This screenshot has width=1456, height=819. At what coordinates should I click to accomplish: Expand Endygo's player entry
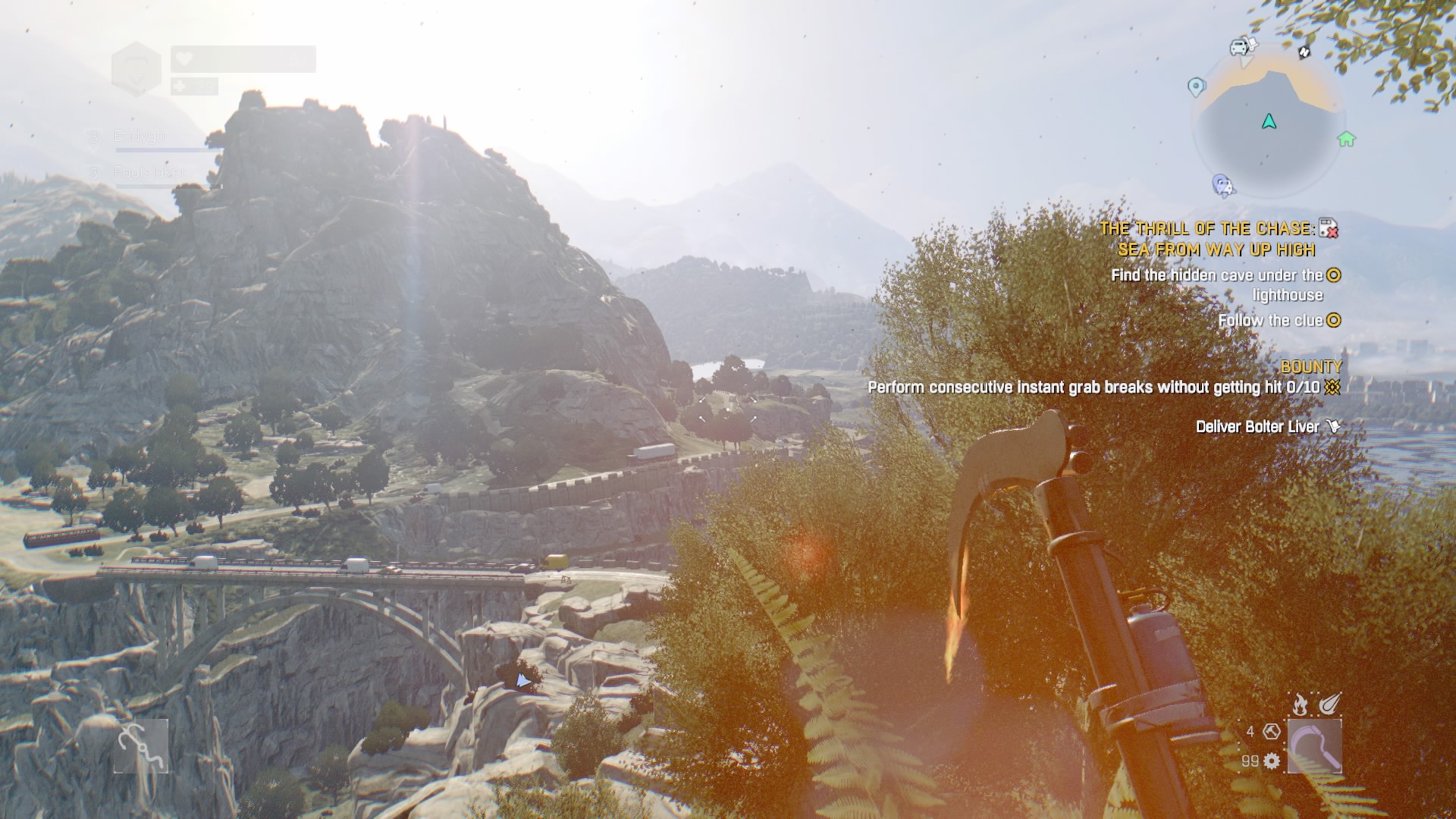point(139,135)
